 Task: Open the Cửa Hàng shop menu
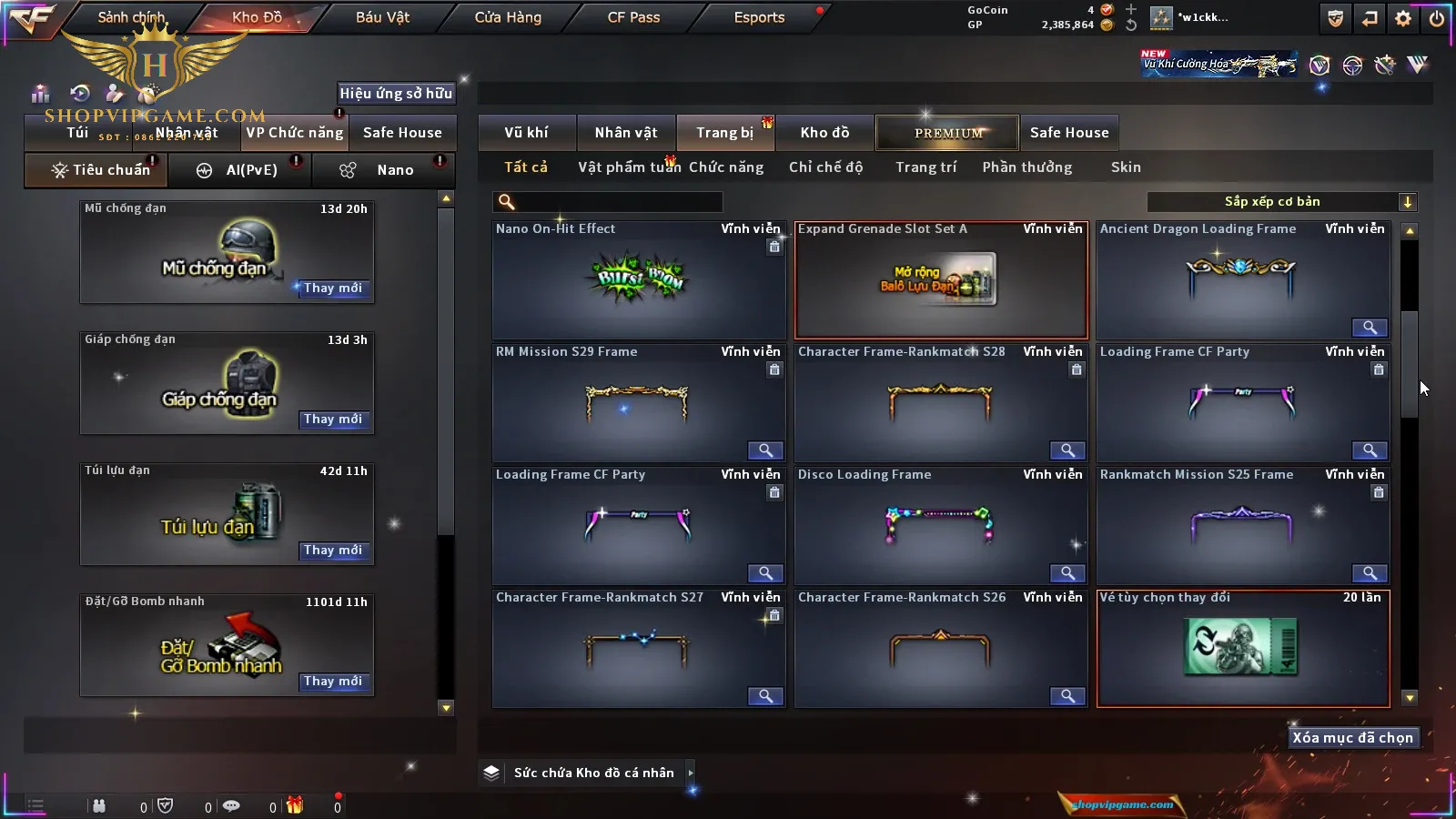[x=508, y=17]
